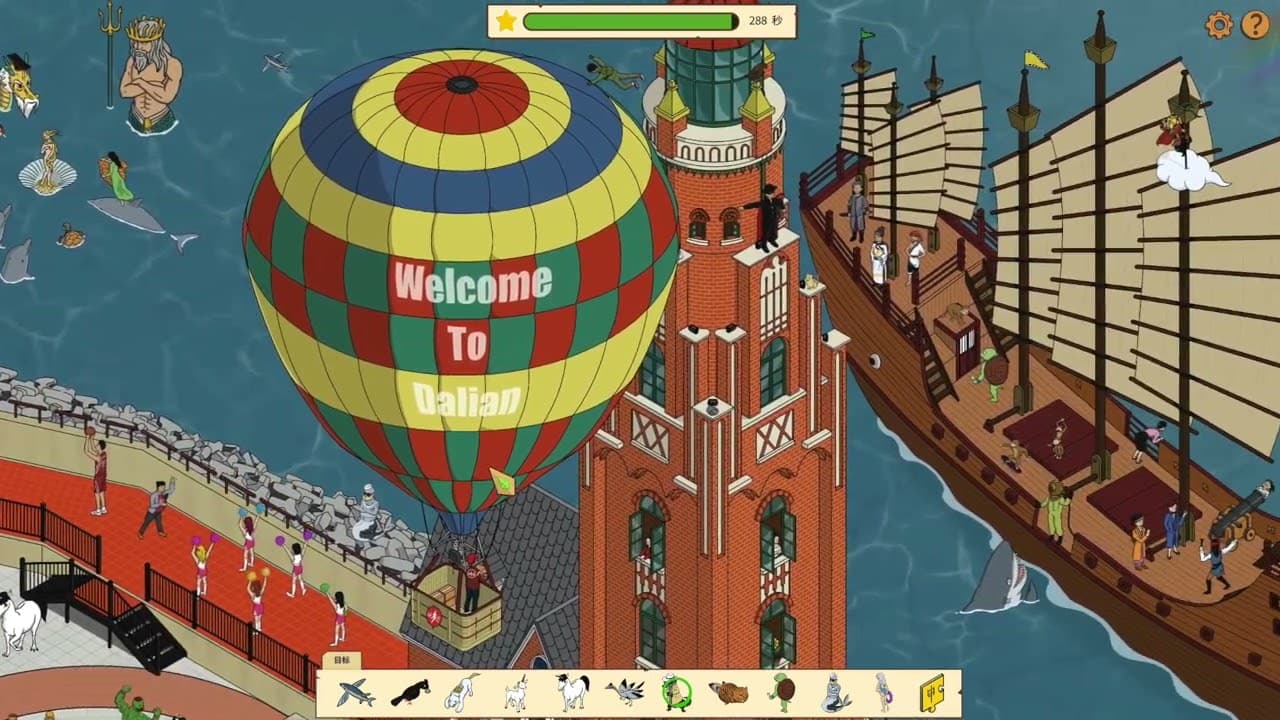Click the black bird target icon
The height and width of the screenshot is (720, 1280).
pyautogui.click(x=409, y=690)
